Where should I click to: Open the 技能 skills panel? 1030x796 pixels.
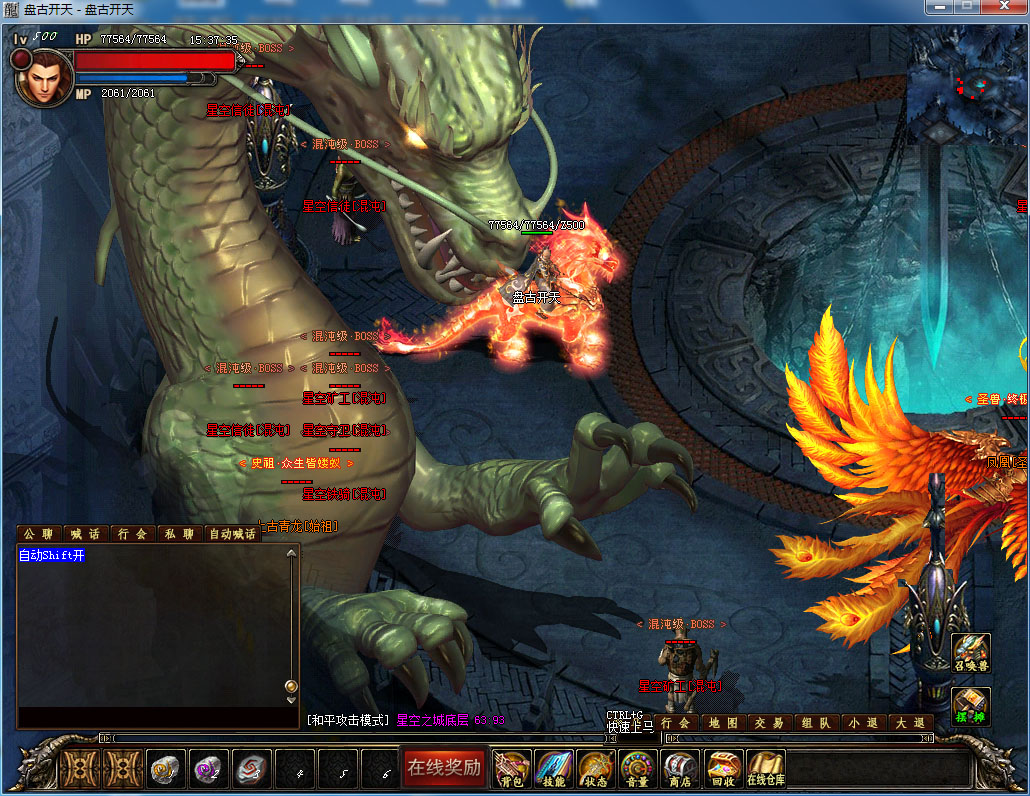click(x=553, y=768)
